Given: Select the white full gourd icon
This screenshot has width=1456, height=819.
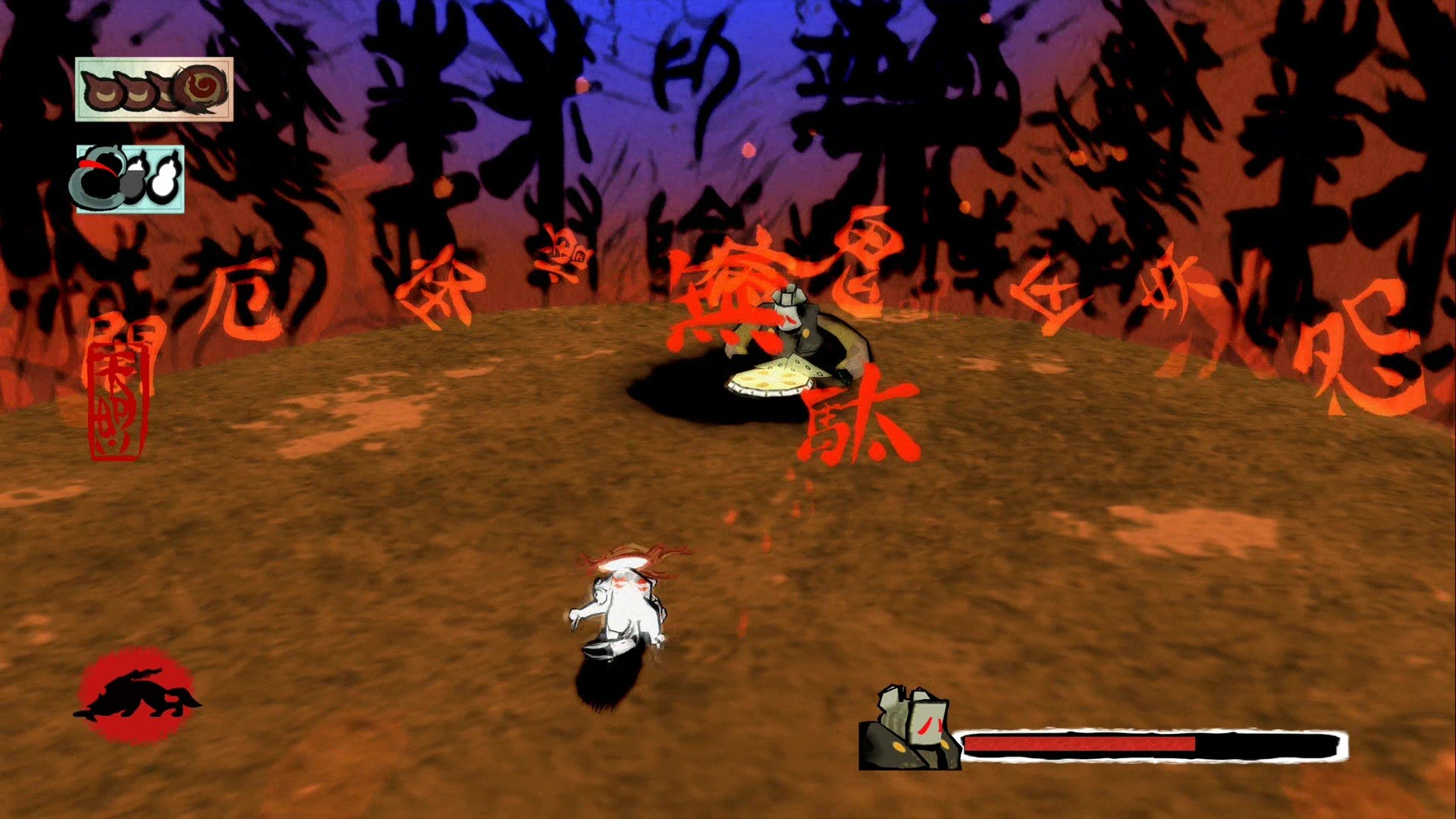Looking at the screenshot, I should [164, 180].
